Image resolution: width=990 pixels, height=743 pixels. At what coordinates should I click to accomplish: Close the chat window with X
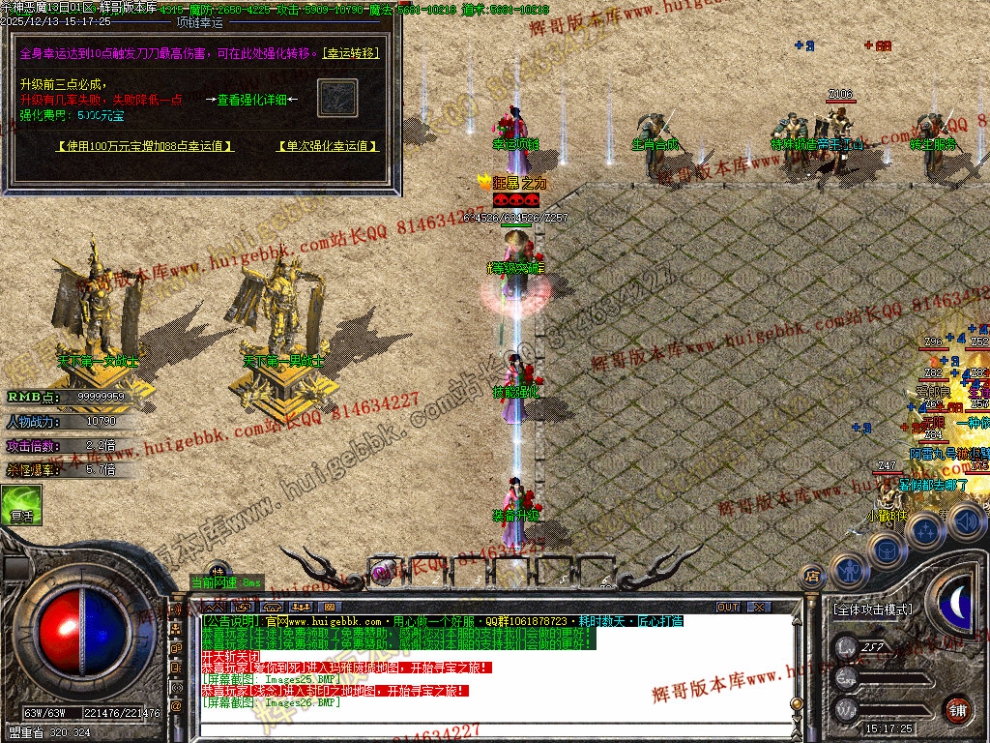(x=758, y=607)
